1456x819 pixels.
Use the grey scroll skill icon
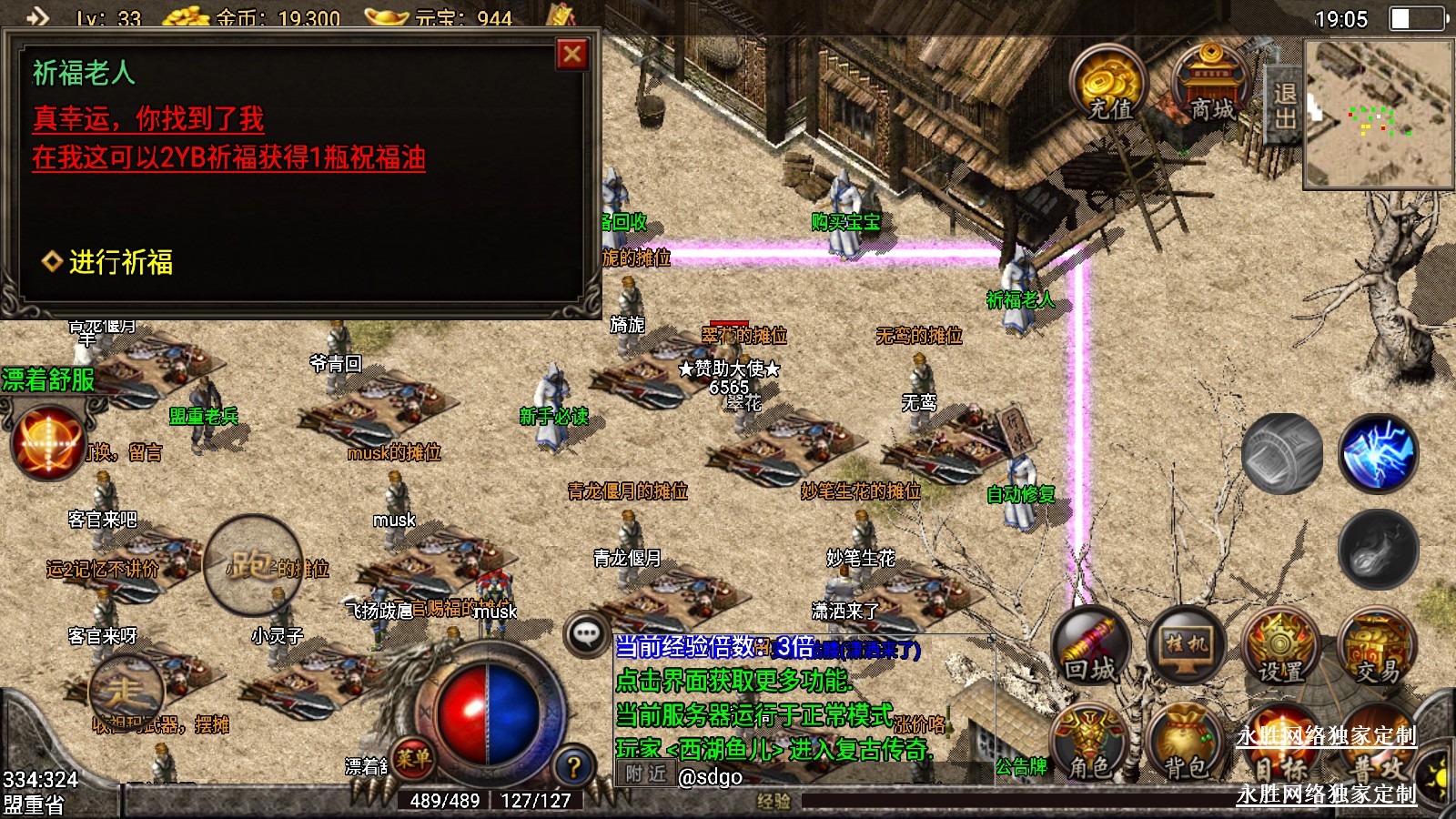[1282, 453]
